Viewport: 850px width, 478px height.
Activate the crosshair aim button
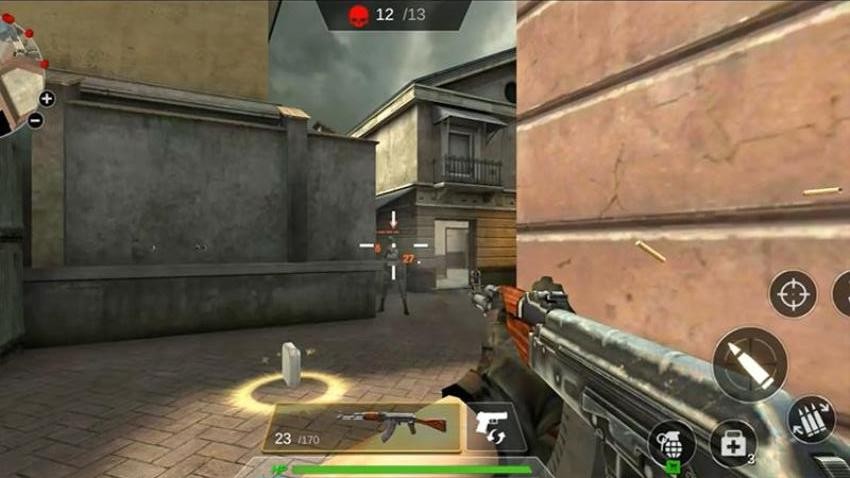792,294
